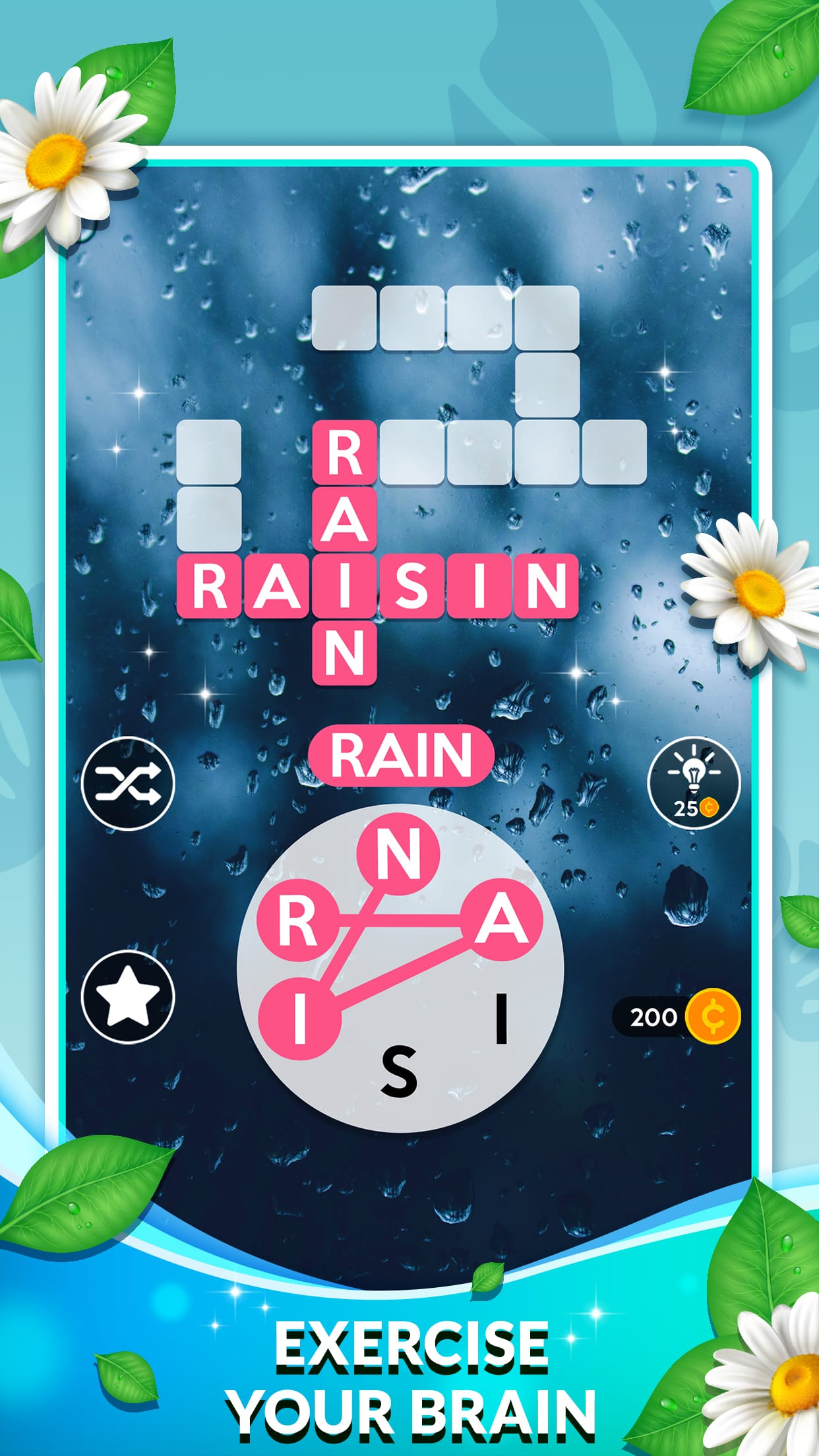Select the letter A on the wheel
This screenshot has width=819, height=1456.
click(x=501, y=920)
